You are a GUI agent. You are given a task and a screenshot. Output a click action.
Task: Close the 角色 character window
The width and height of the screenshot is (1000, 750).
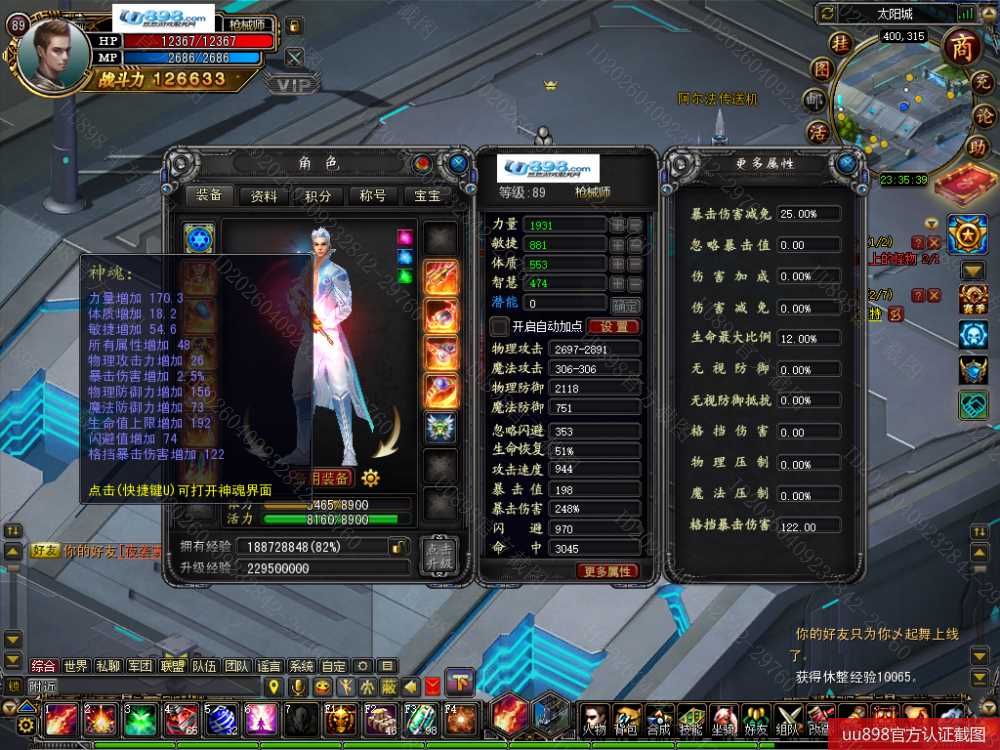click(x=458, y=162)
